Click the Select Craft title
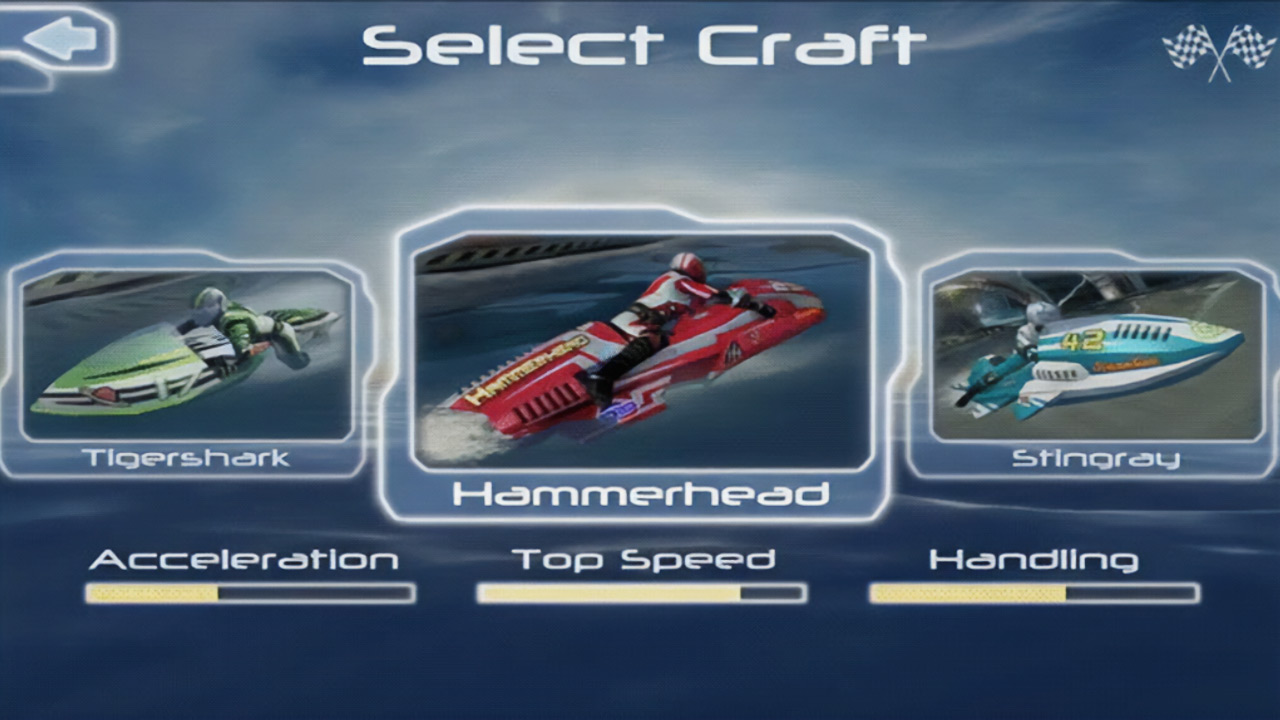 [x=640, y=45]
